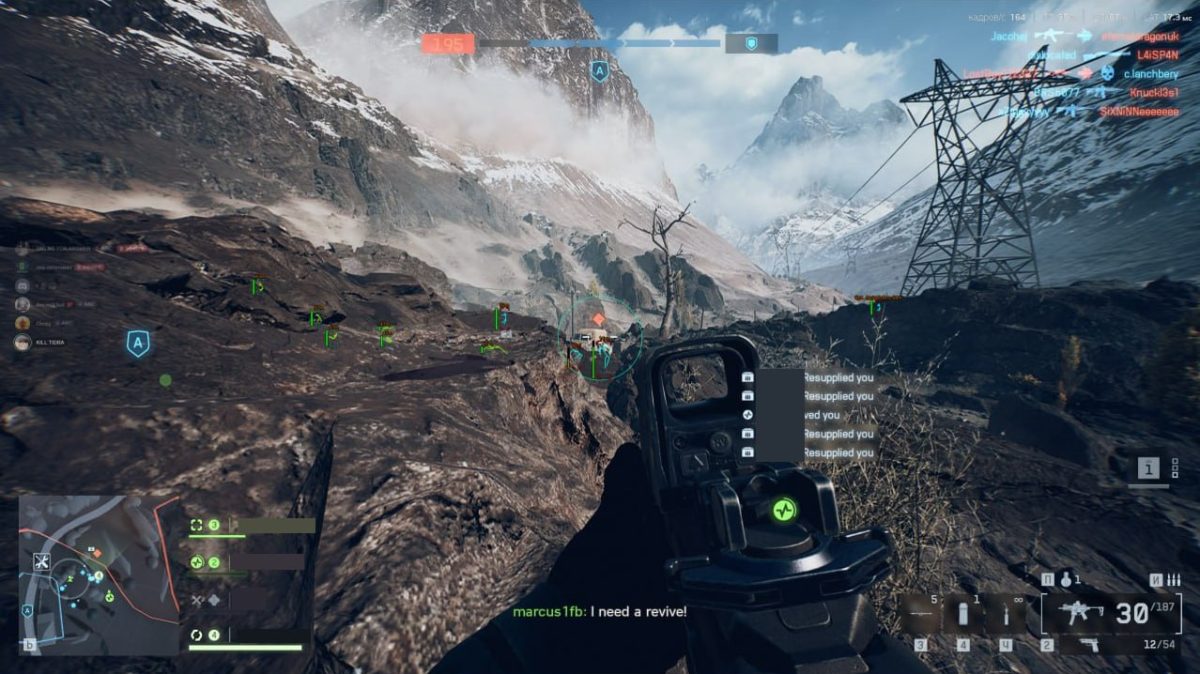
Task: Click the objective A marker on minimap
Action: pos(27,611)
